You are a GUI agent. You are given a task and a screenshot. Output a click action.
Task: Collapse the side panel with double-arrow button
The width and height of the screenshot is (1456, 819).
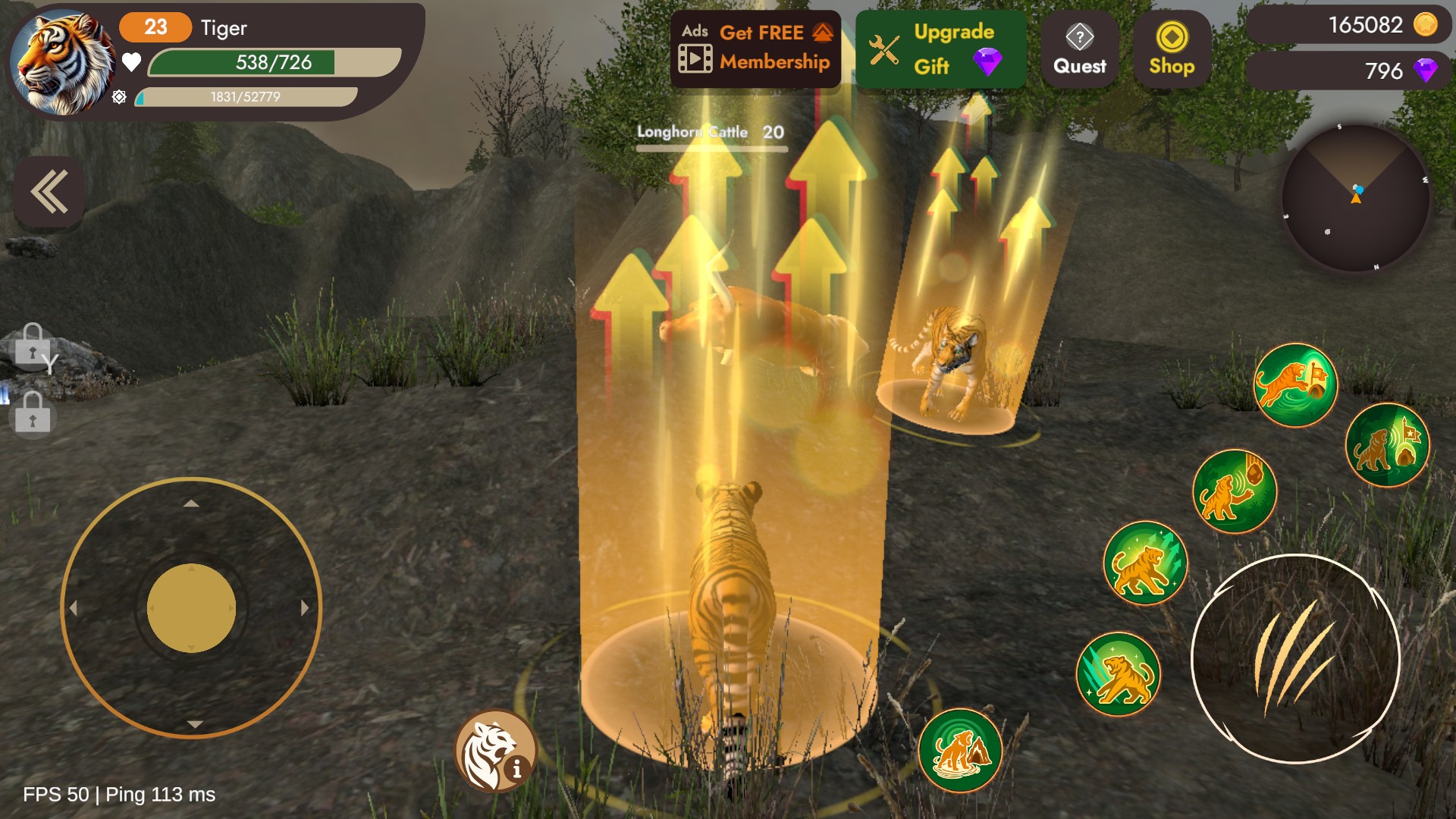[x=49, y=192]
